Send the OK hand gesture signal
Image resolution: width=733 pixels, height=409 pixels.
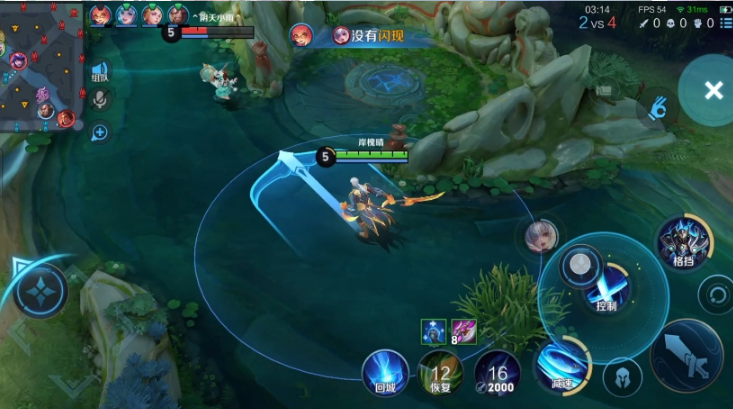pos(656,108)
